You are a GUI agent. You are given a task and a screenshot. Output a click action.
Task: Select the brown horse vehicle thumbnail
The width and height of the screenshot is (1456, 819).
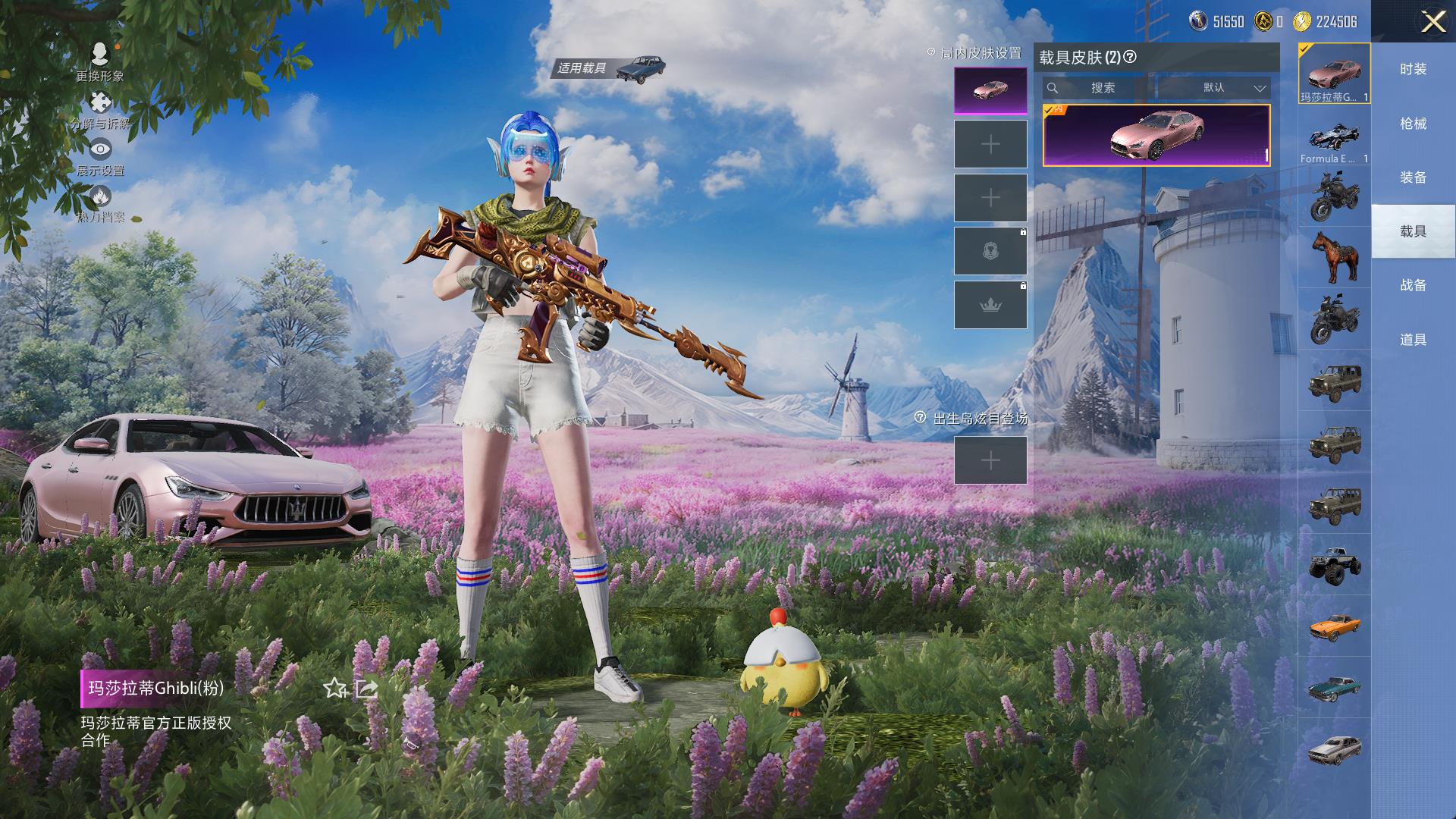tap(1334, 256)
